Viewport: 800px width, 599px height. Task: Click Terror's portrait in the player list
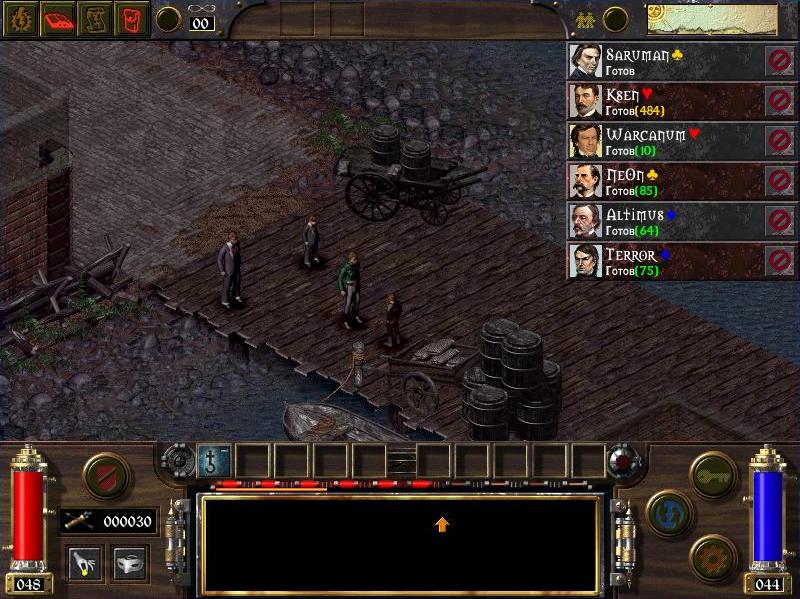tap(585, 261)
